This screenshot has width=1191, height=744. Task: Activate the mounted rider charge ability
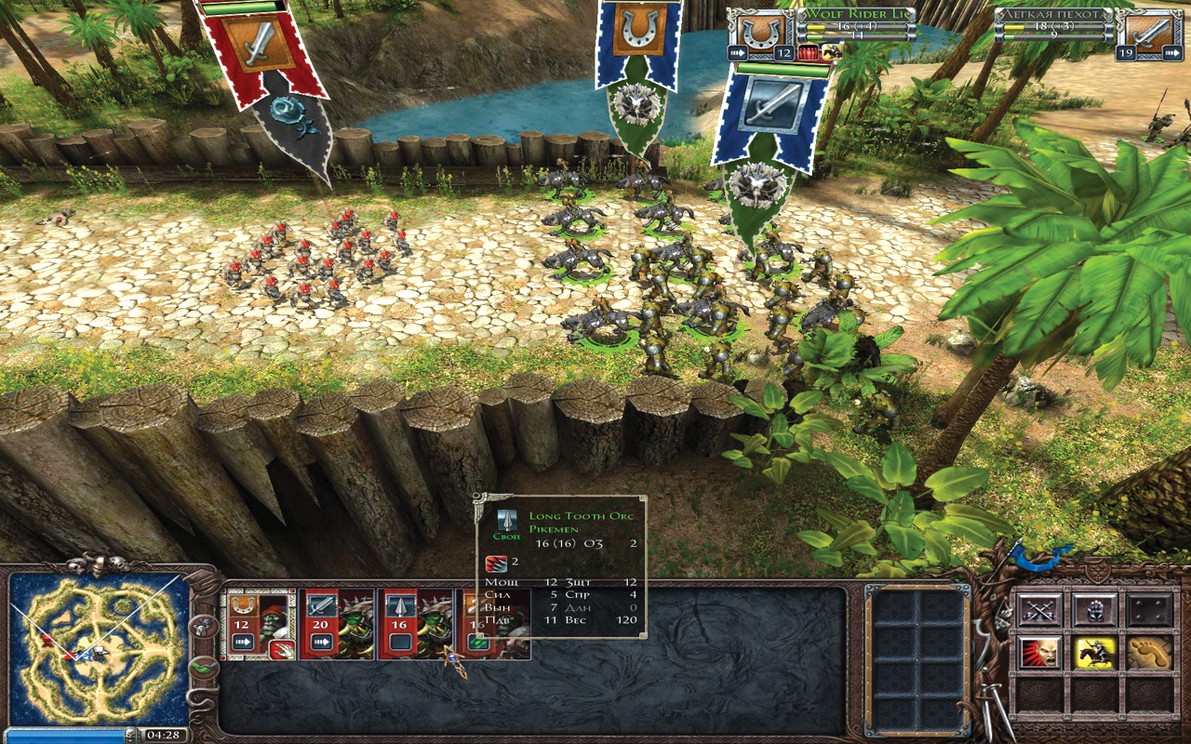[1094, 652]
